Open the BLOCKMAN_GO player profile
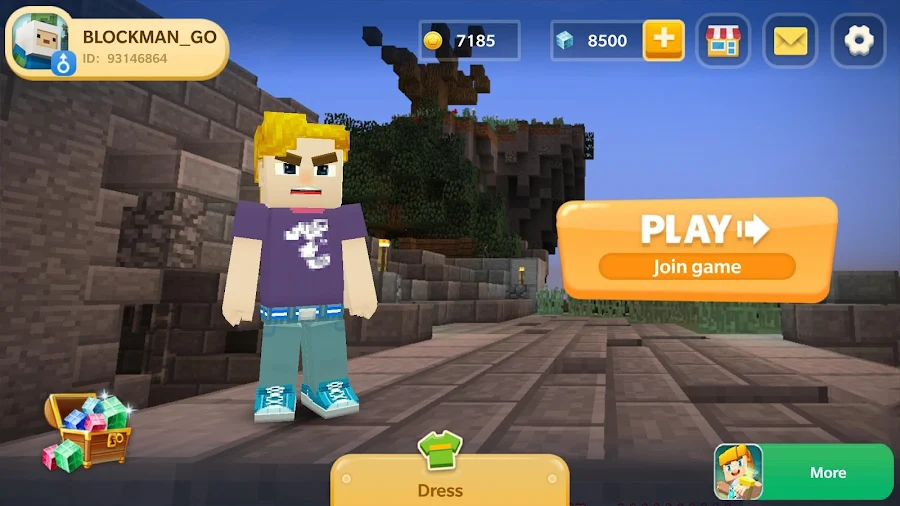Screen dimensions: 900x506 [x=117, y=47]
